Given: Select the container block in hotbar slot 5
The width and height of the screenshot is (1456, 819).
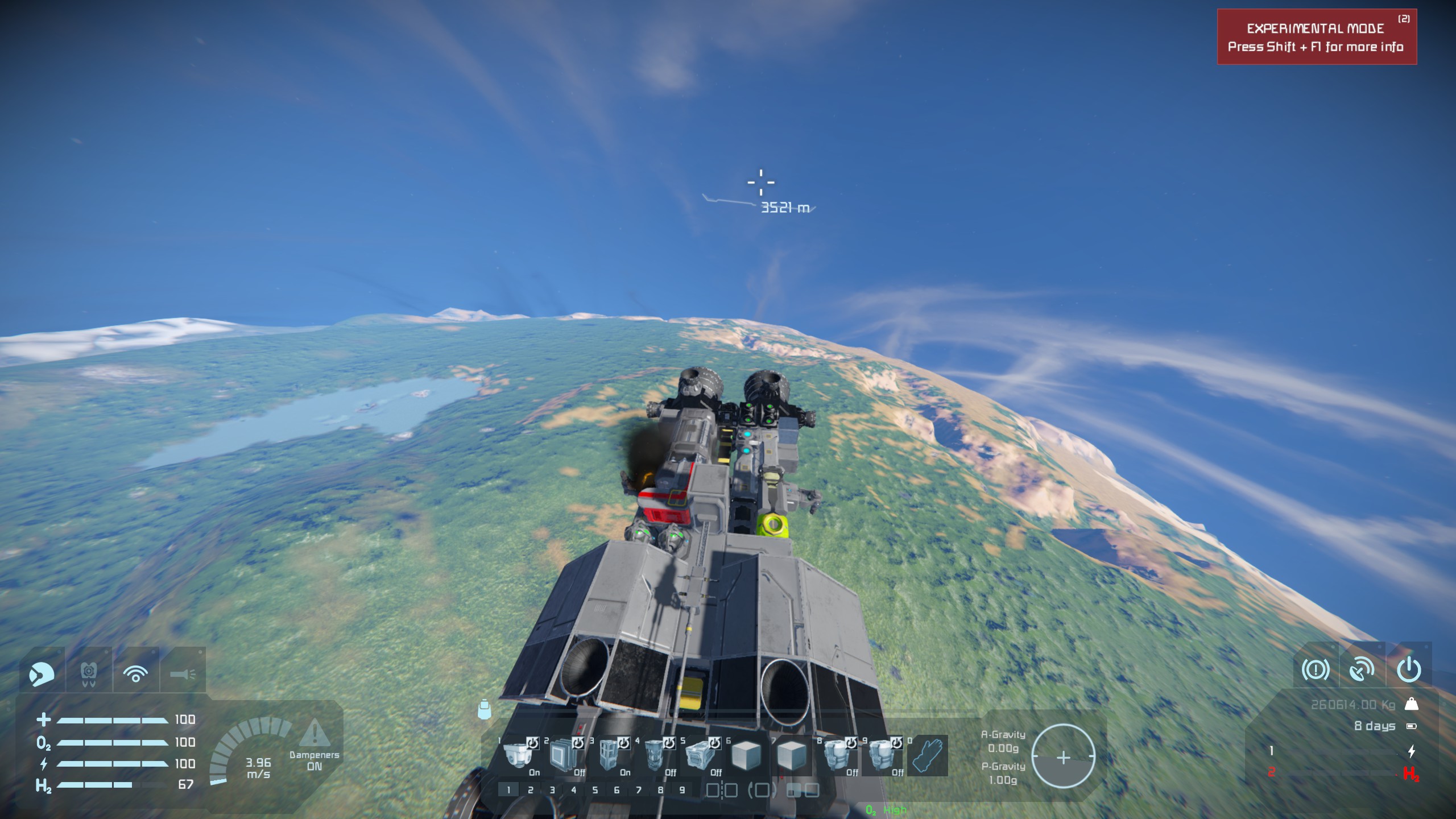Looking at the screenshot, I should pos(701,755).
